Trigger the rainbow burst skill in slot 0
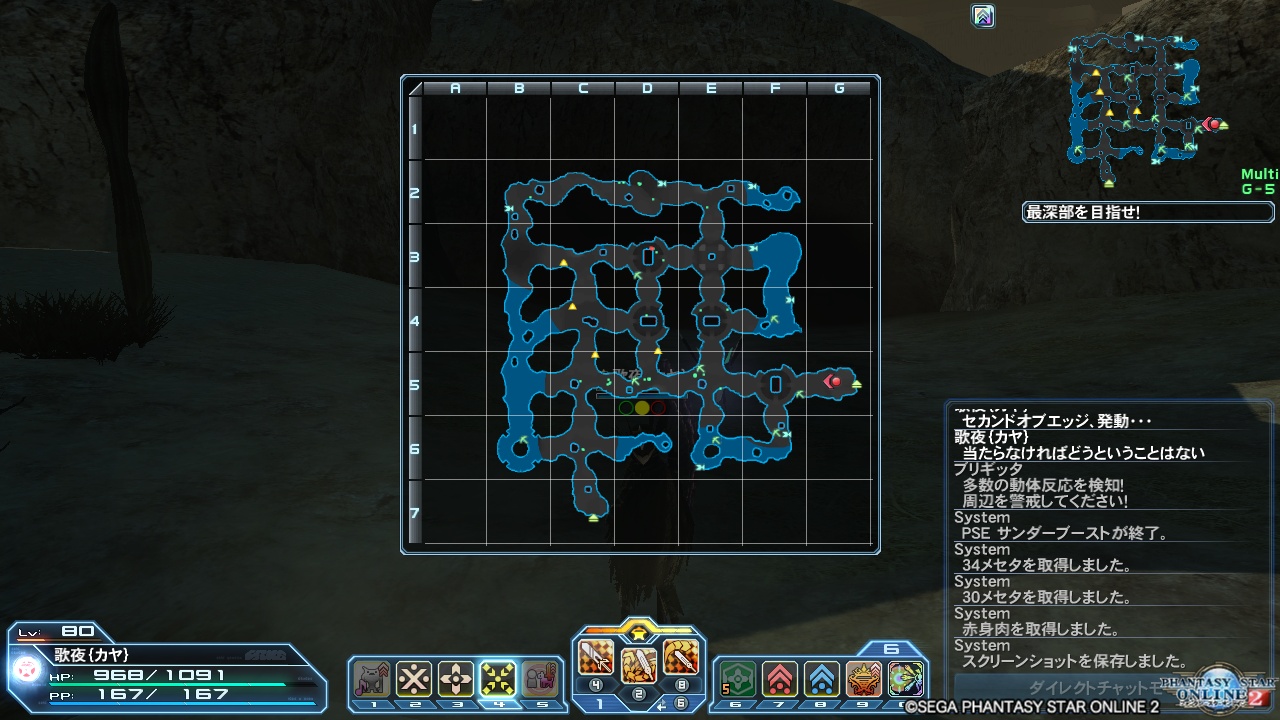The image size is (1280, 720). pyautogui.click(x=905, y=680)
